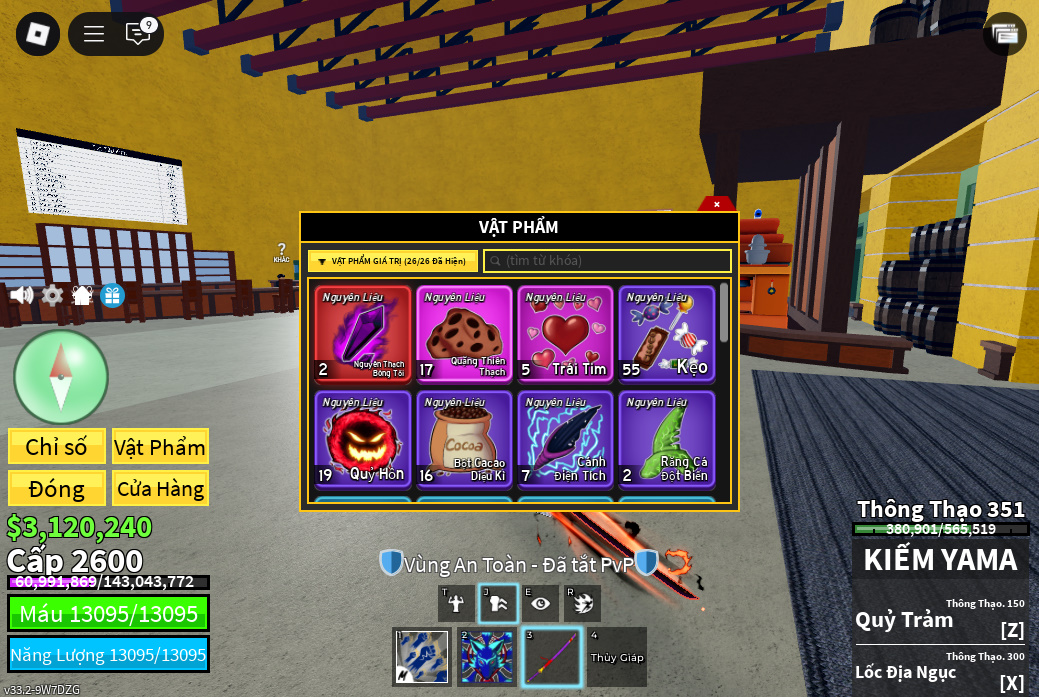The width and height of the screenshot is (1039, 697).
Task: Select the Quỷ Hồn demon item
Action: point(363,439)
